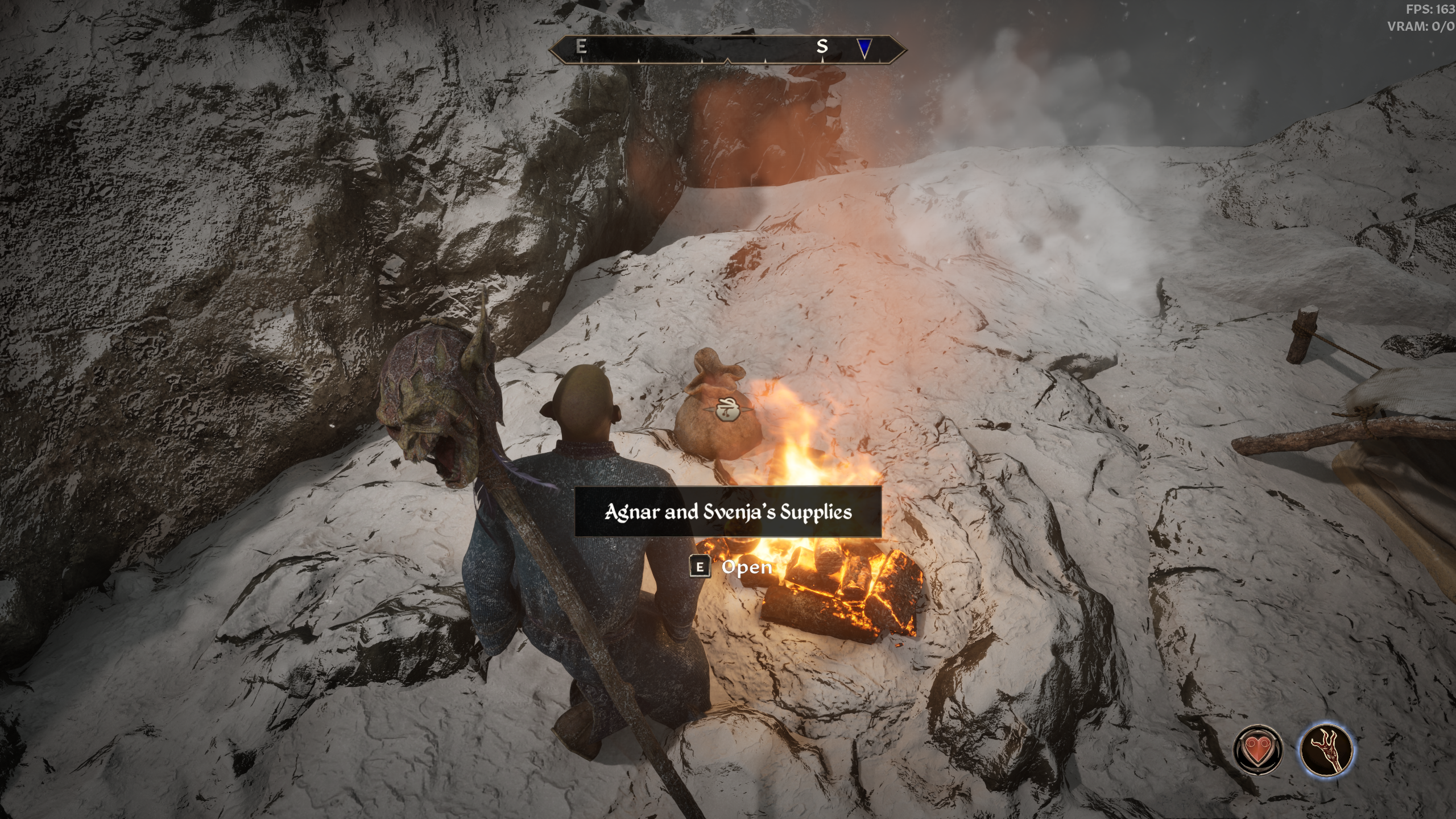This screenshot has width=1456, height=819.
Task: Click the loot bag marker icon
Action: click(726, 409)
